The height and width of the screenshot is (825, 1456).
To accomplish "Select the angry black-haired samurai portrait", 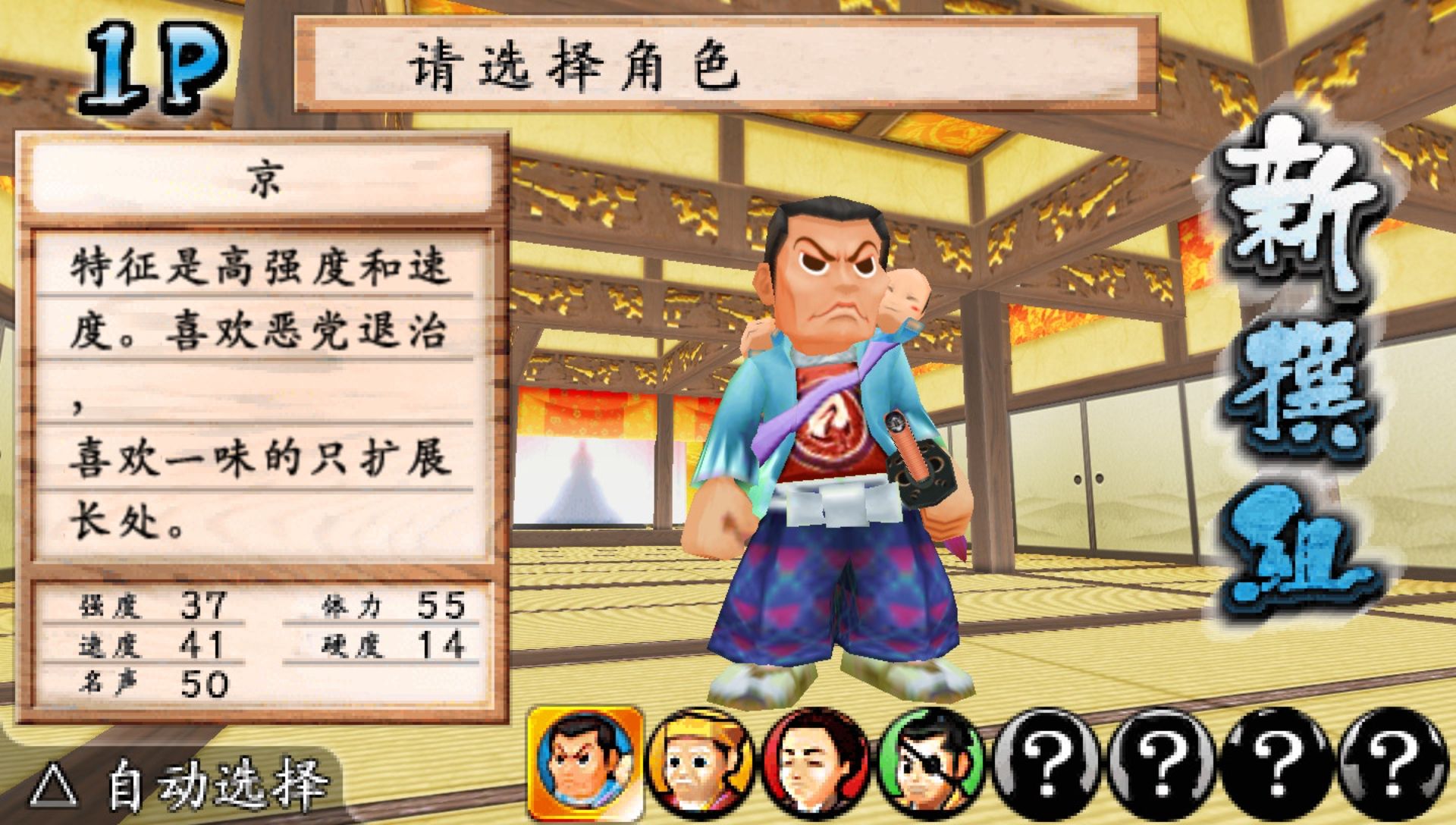I will click(585, 763).
